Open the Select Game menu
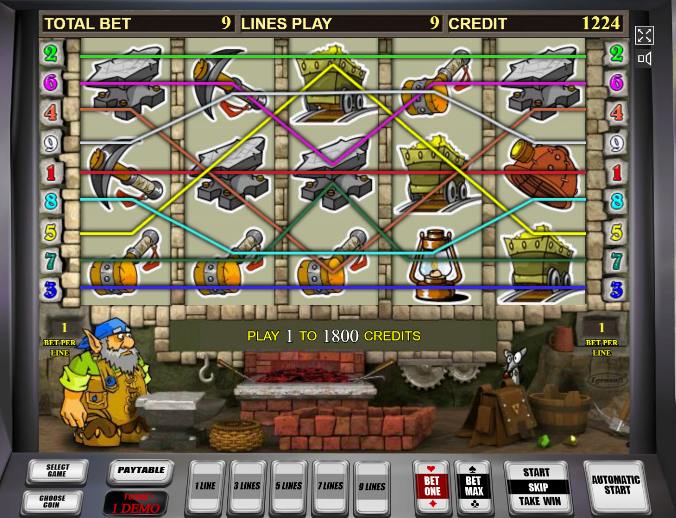The image size is (676, 518). click(57, 471)
